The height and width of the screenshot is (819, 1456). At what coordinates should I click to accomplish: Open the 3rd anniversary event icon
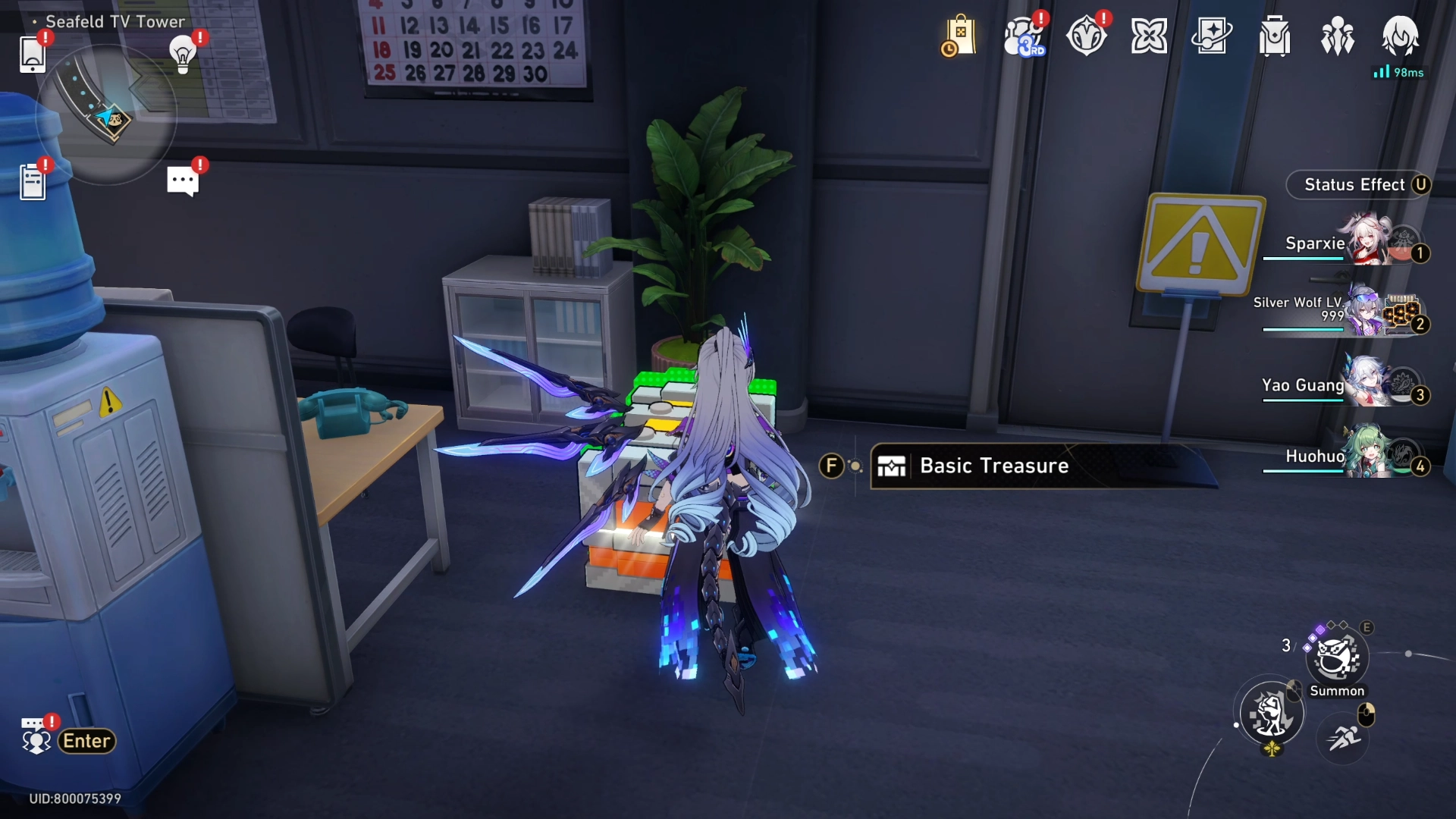coord(1023,36)
